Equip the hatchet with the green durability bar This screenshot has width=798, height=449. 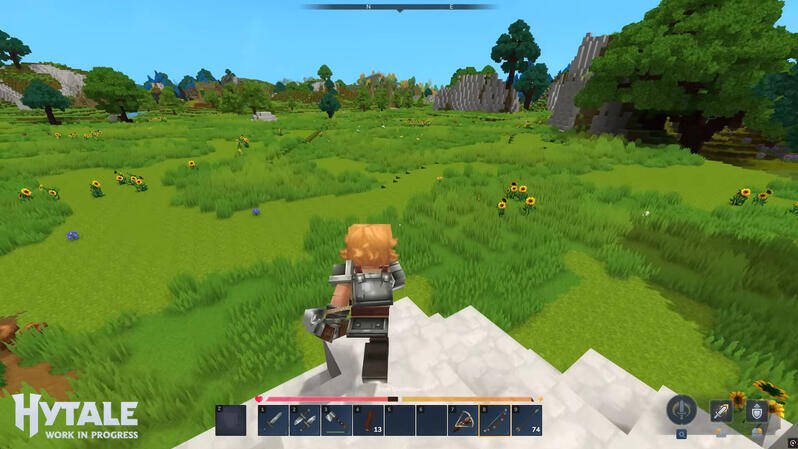coord(336,420)
